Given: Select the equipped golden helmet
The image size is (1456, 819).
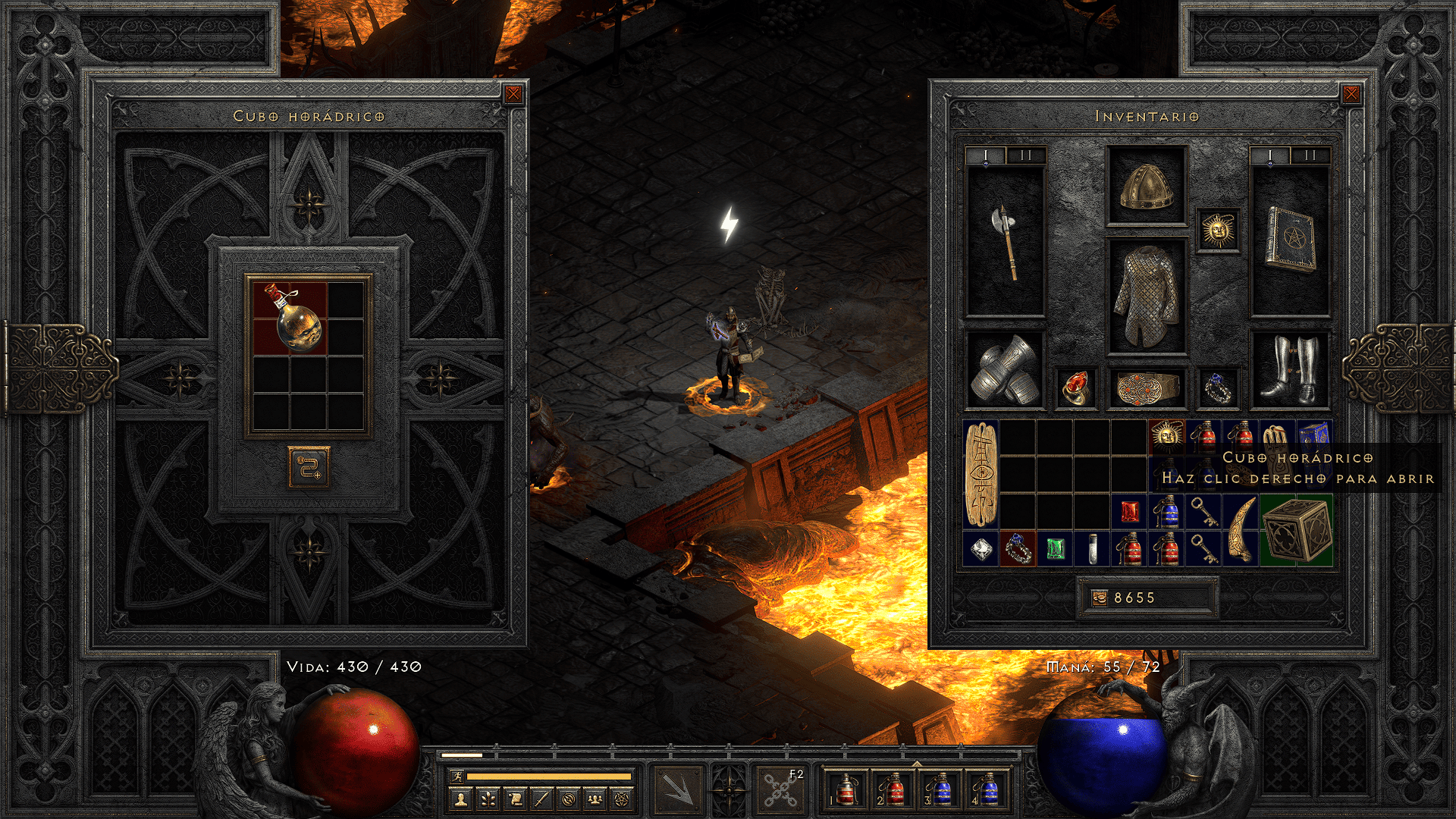Looking at the screenshot, I should point(1147,187).
